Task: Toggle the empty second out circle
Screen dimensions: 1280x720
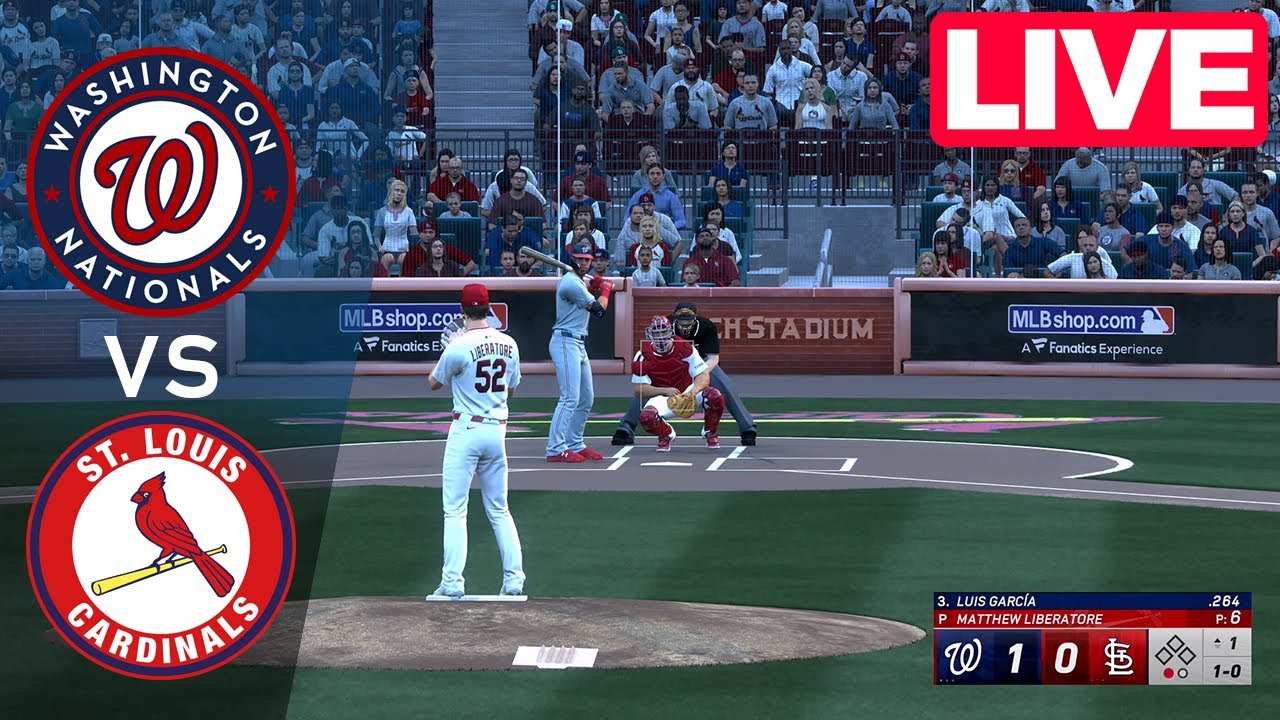Action: pos(1182,671)
